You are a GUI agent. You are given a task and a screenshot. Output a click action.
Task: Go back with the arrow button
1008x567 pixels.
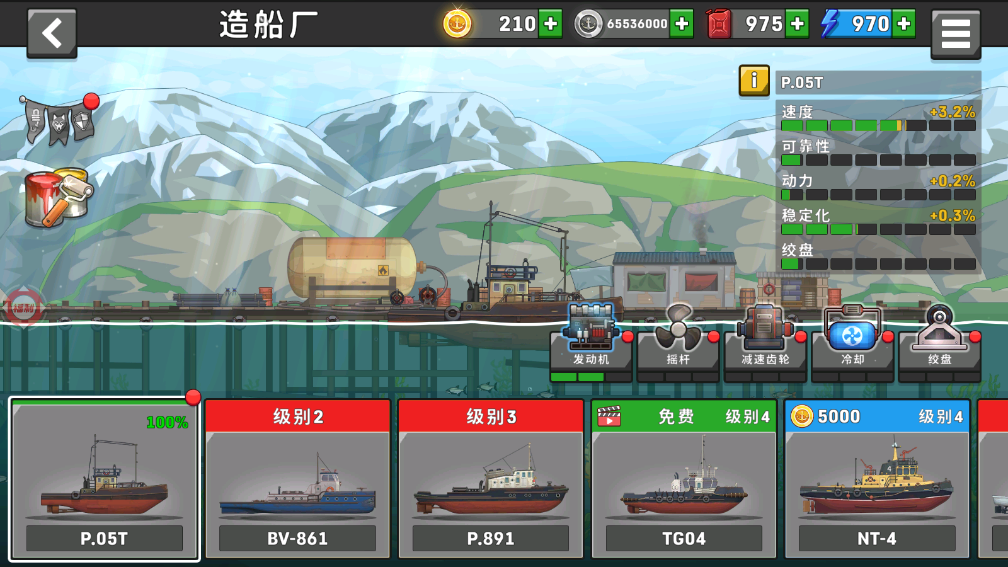click(x=52, y=33)
